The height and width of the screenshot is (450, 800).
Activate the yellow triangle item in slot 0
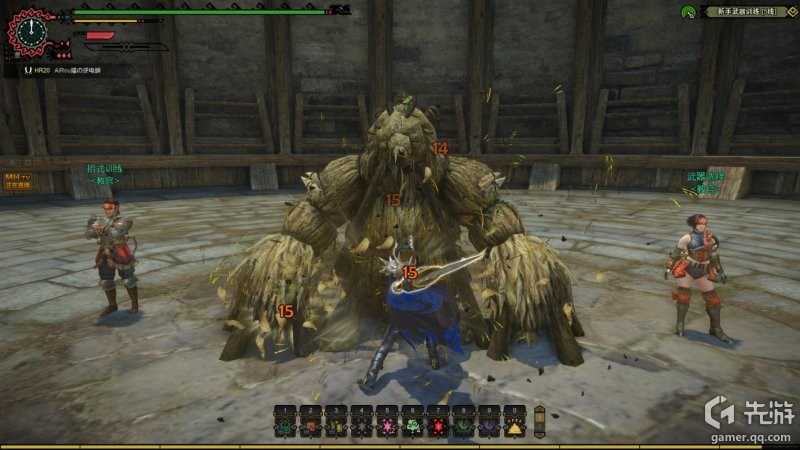(514, 424)
